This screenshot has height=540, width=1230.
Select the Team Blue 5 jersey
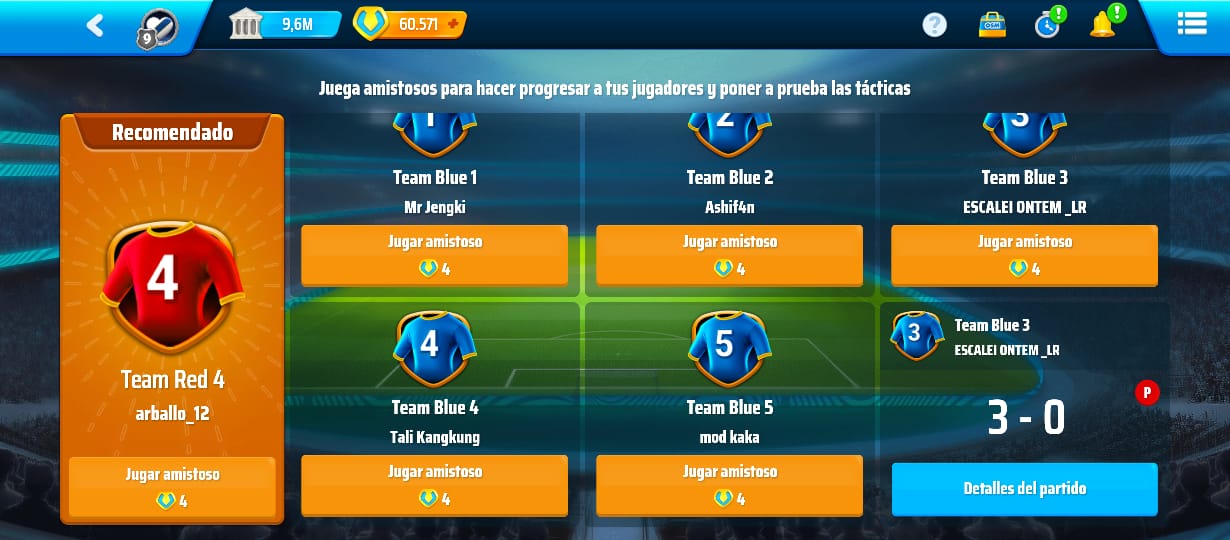[x=729, y=347]
